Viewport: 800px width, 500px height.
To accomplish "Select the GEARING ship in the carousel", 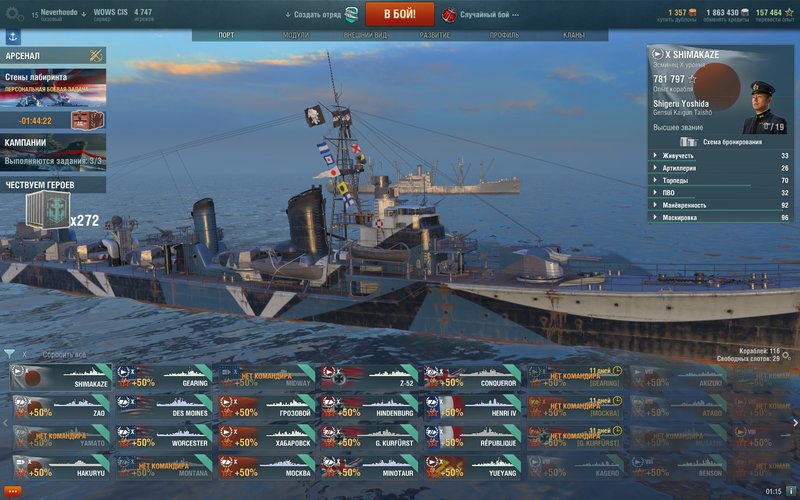I will click(165, 376).
